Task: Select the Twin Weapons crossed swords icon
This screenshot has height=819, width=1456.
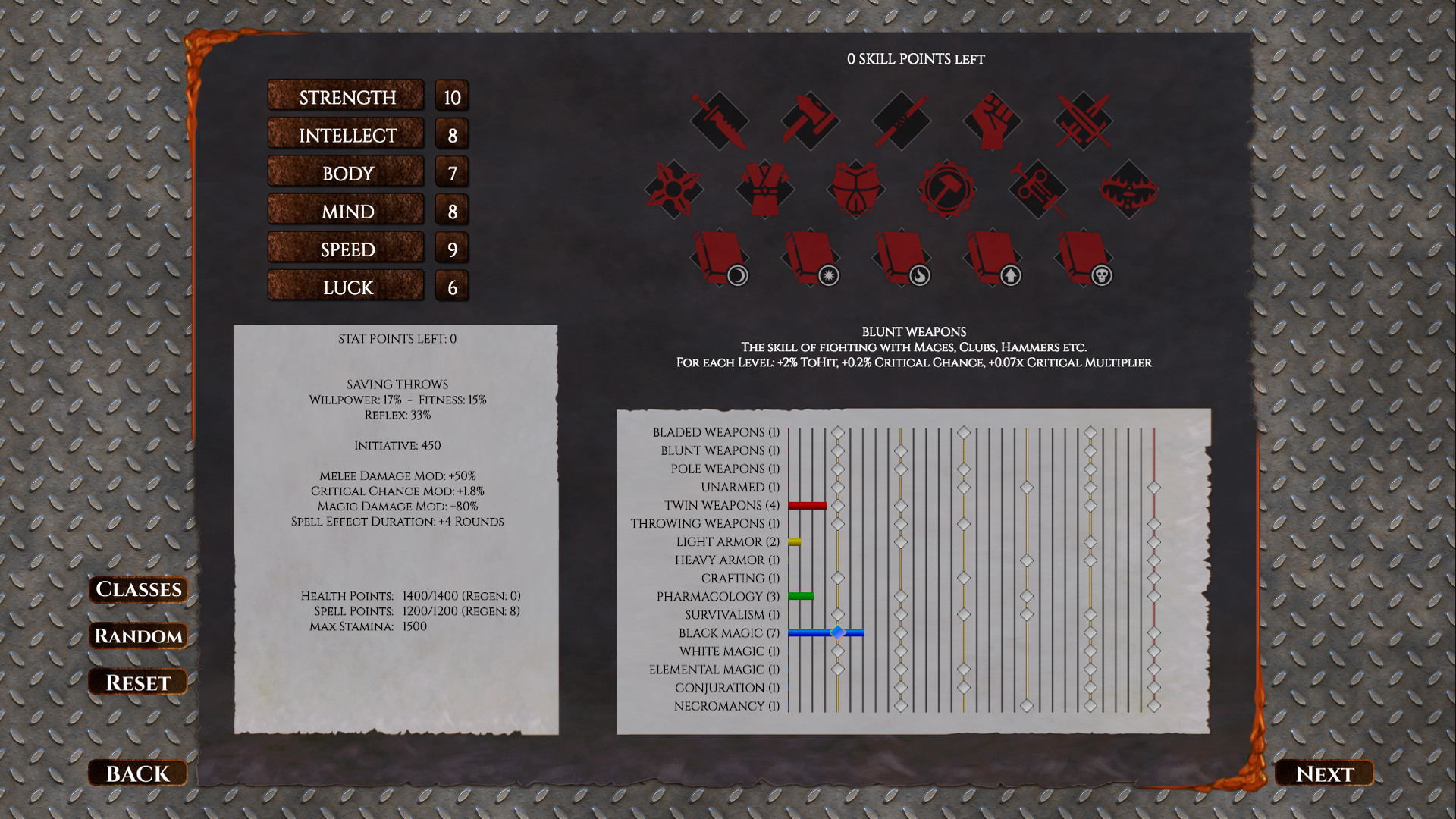Action: [x=1083, y=121]
